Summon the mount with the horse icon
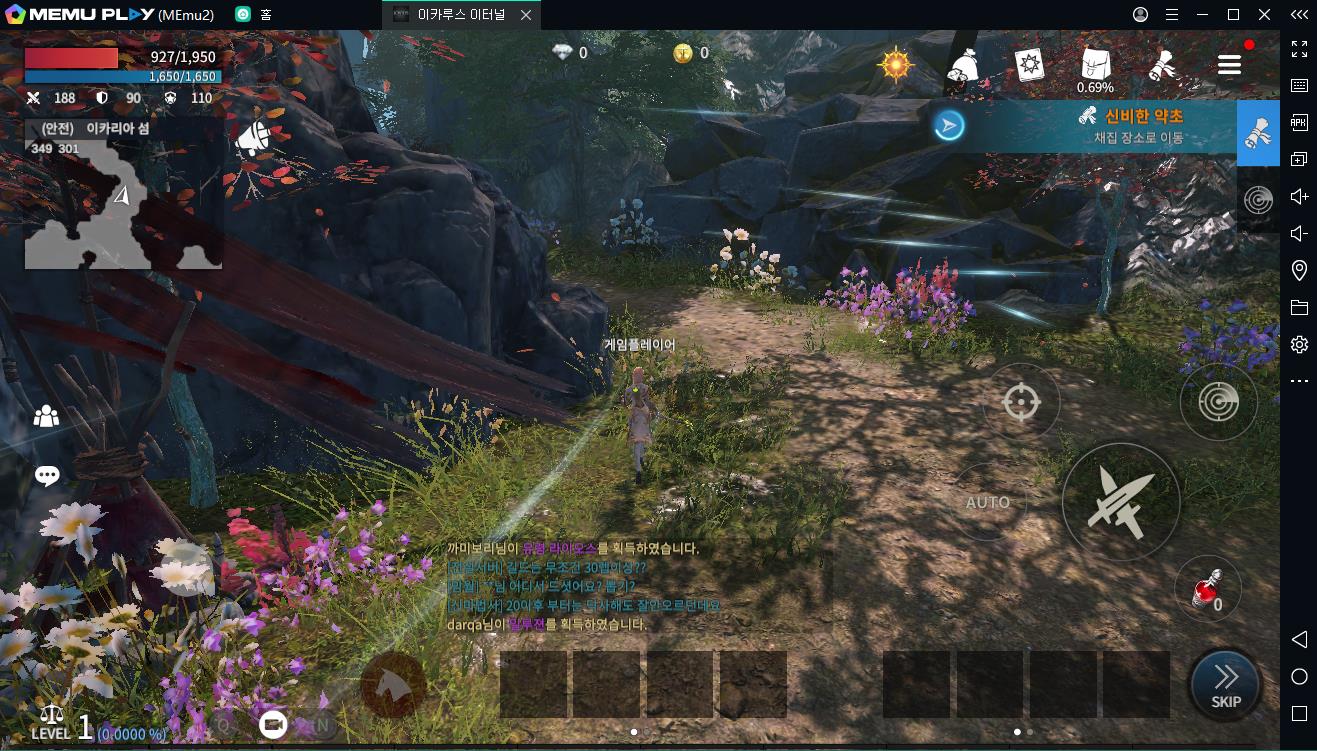 (394, 685)
